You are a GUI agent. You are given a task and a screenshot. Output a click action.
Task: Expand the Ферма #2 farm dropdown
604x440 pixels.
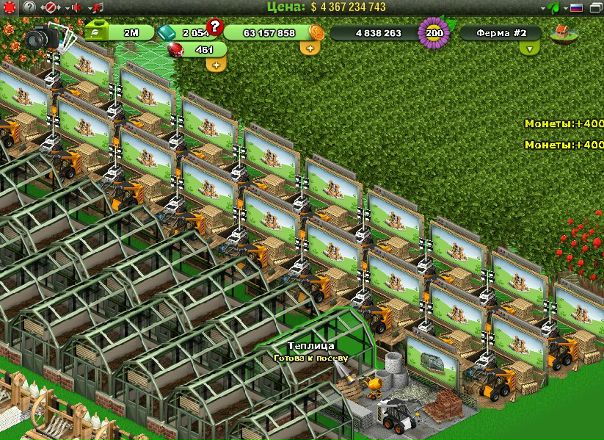(x=529, y=48)
